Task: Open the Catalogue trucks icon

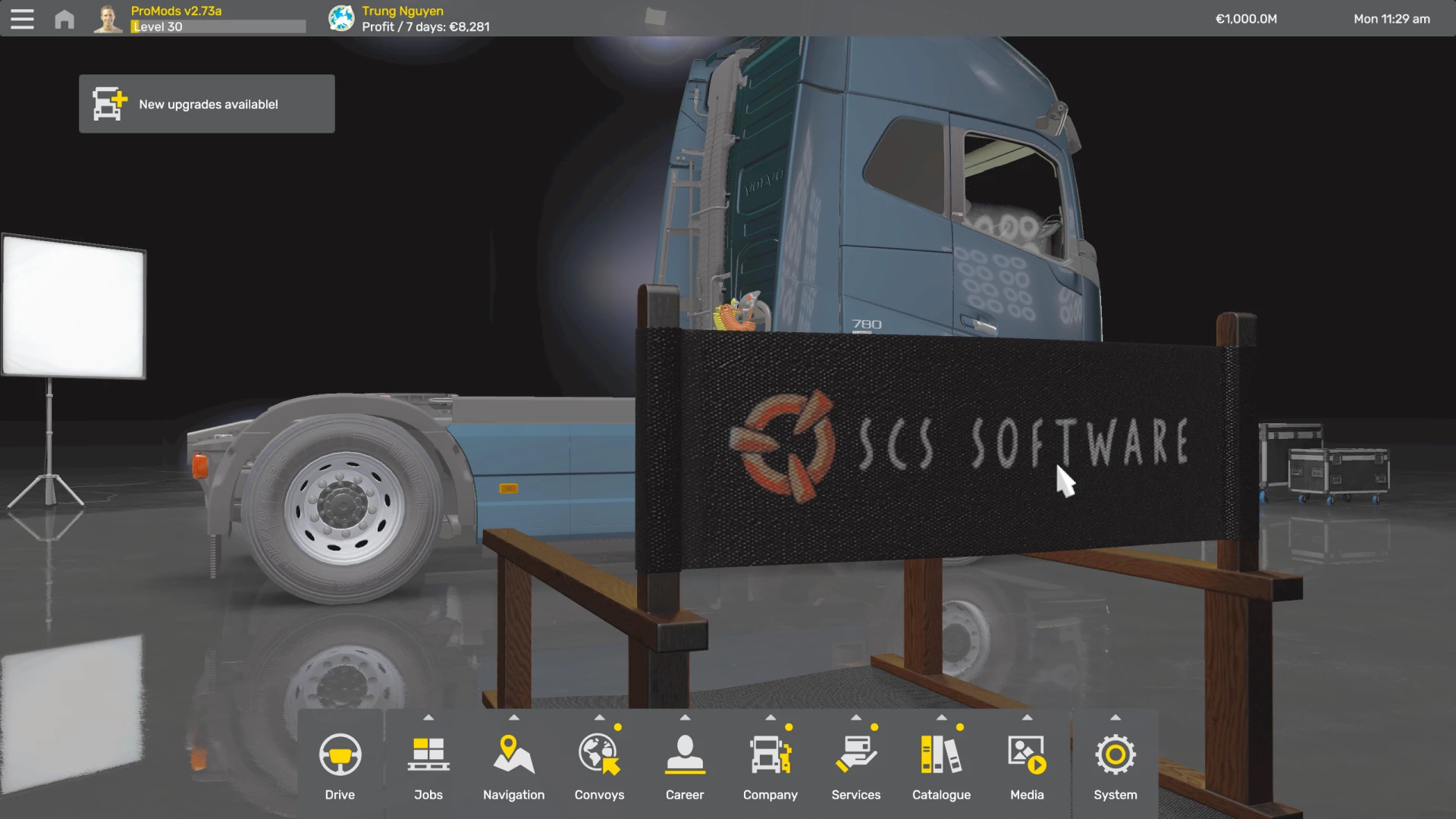Action: click(x=941, y=753)
